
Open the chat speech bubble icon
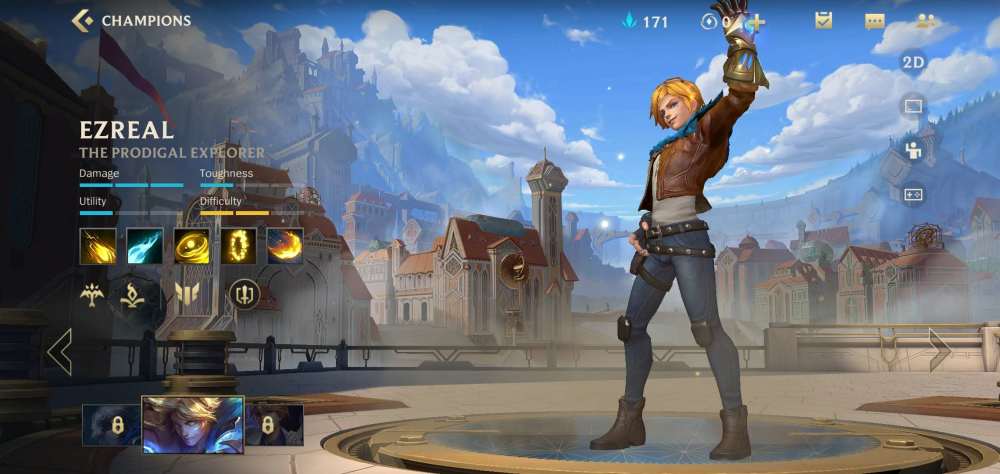tap(874, 21)
